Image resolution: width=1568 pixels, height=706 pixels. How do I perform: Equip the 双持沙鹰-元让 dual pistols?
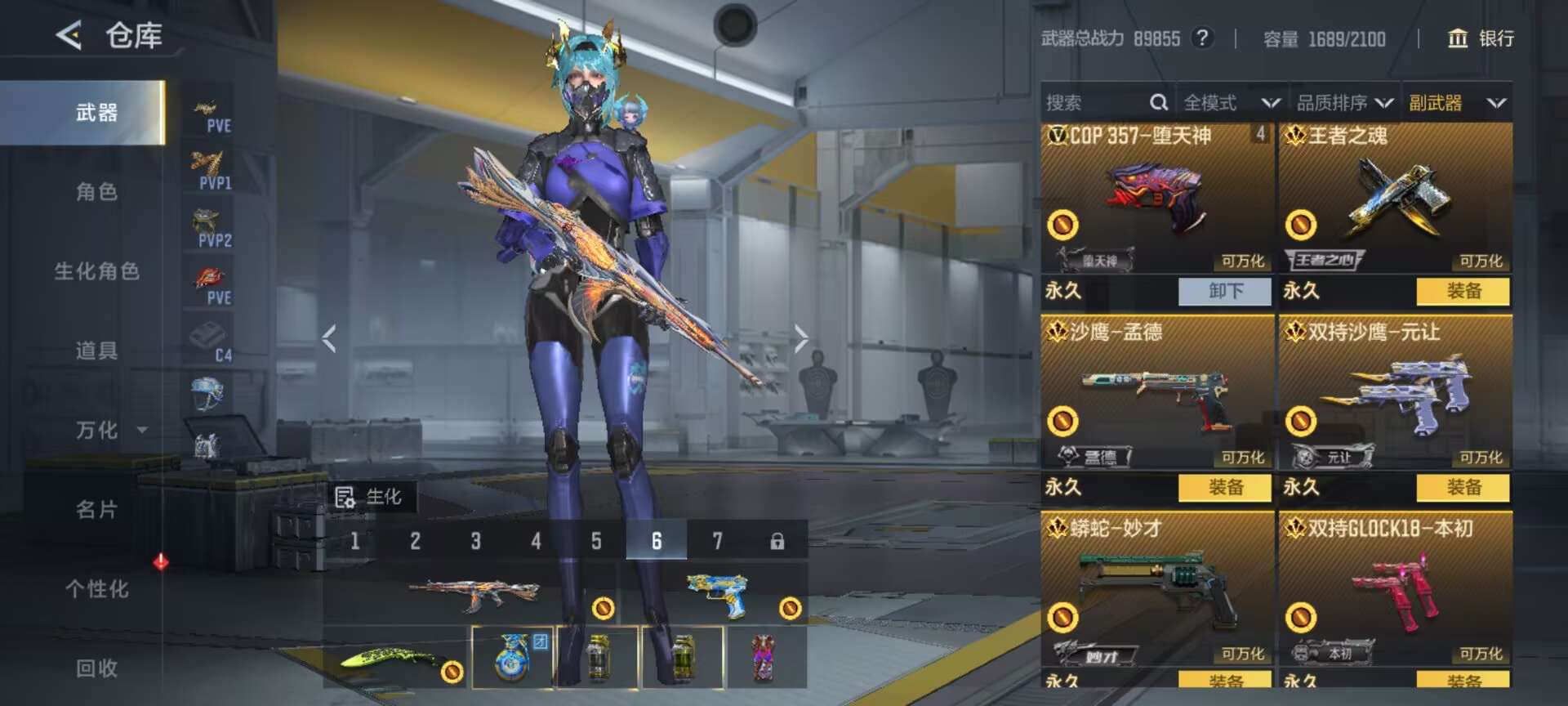[1463, 488]
